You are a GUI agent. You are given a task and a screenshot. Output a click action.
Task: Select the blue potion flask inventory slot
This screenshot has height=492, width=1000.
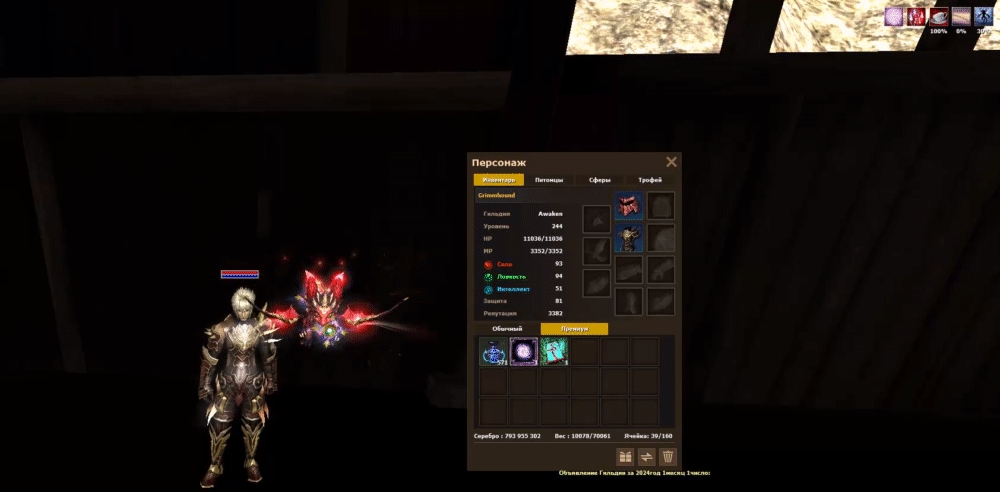(494, 351)
